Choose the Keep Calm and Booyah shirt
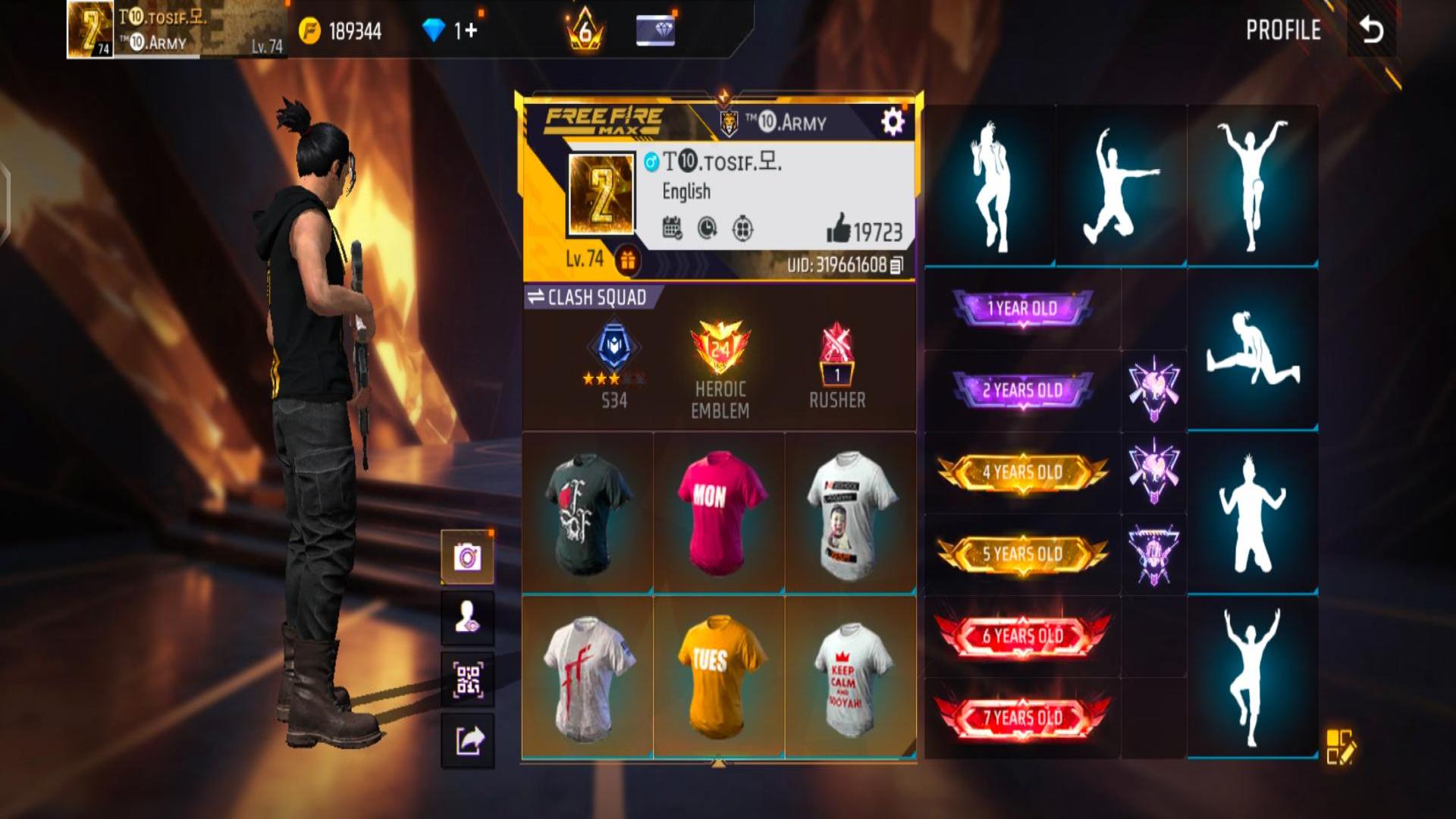Screen dimensions: 1456x819 849,676
